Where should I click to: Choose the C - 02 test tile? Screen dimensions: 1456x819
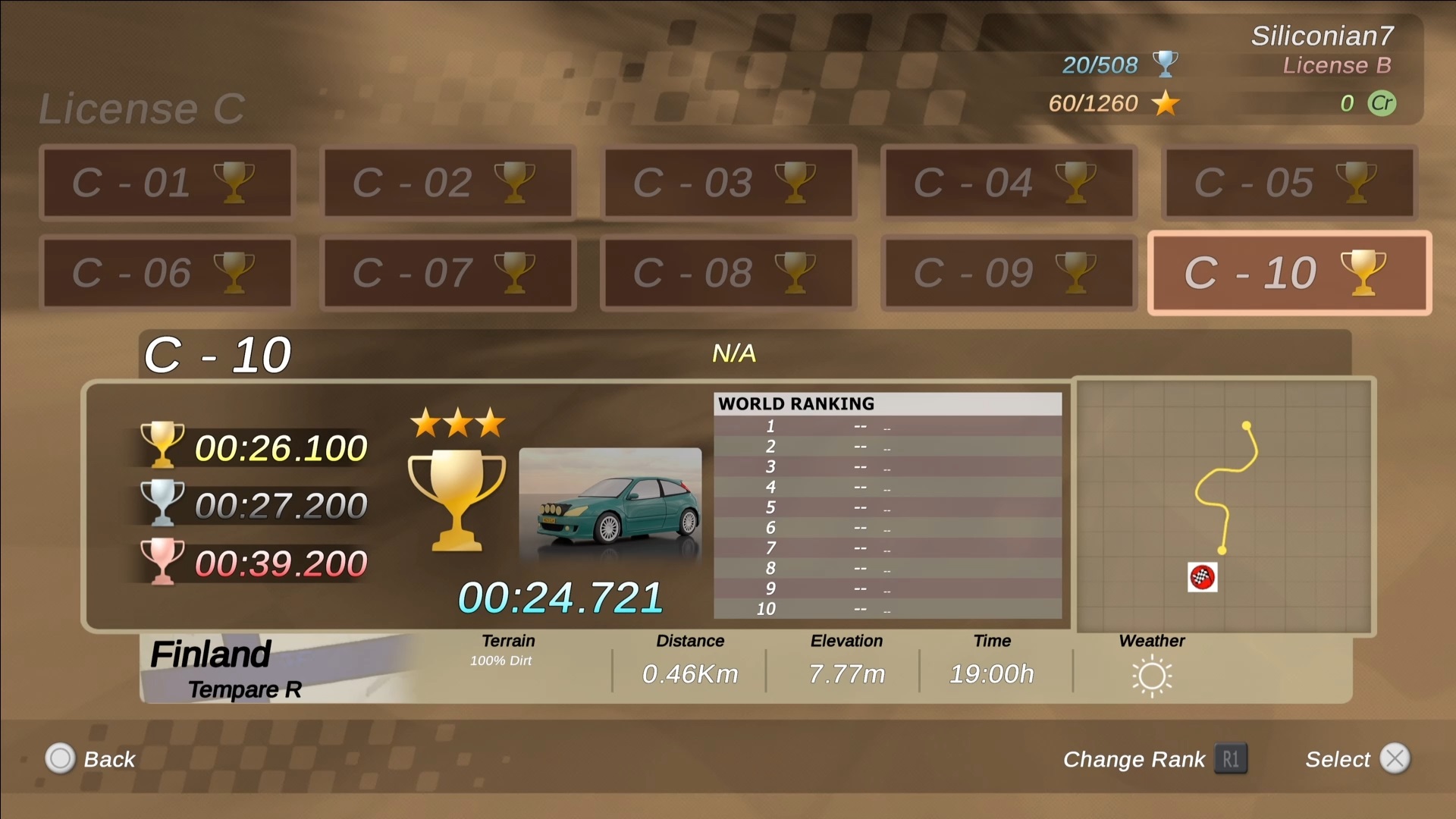pos(448,183)
